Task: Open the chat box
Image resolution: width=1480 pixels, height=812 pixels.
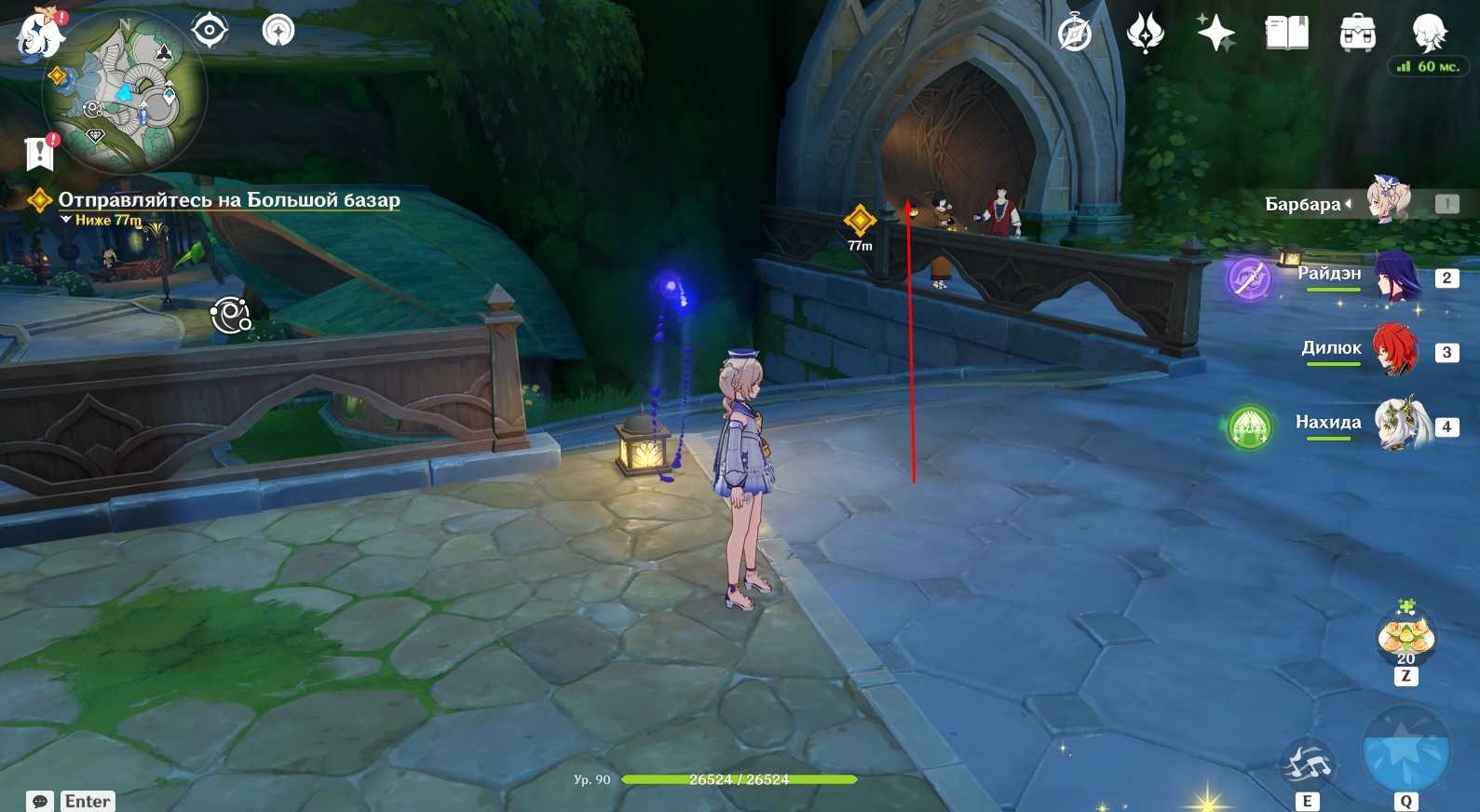Action: coord(40,801)
